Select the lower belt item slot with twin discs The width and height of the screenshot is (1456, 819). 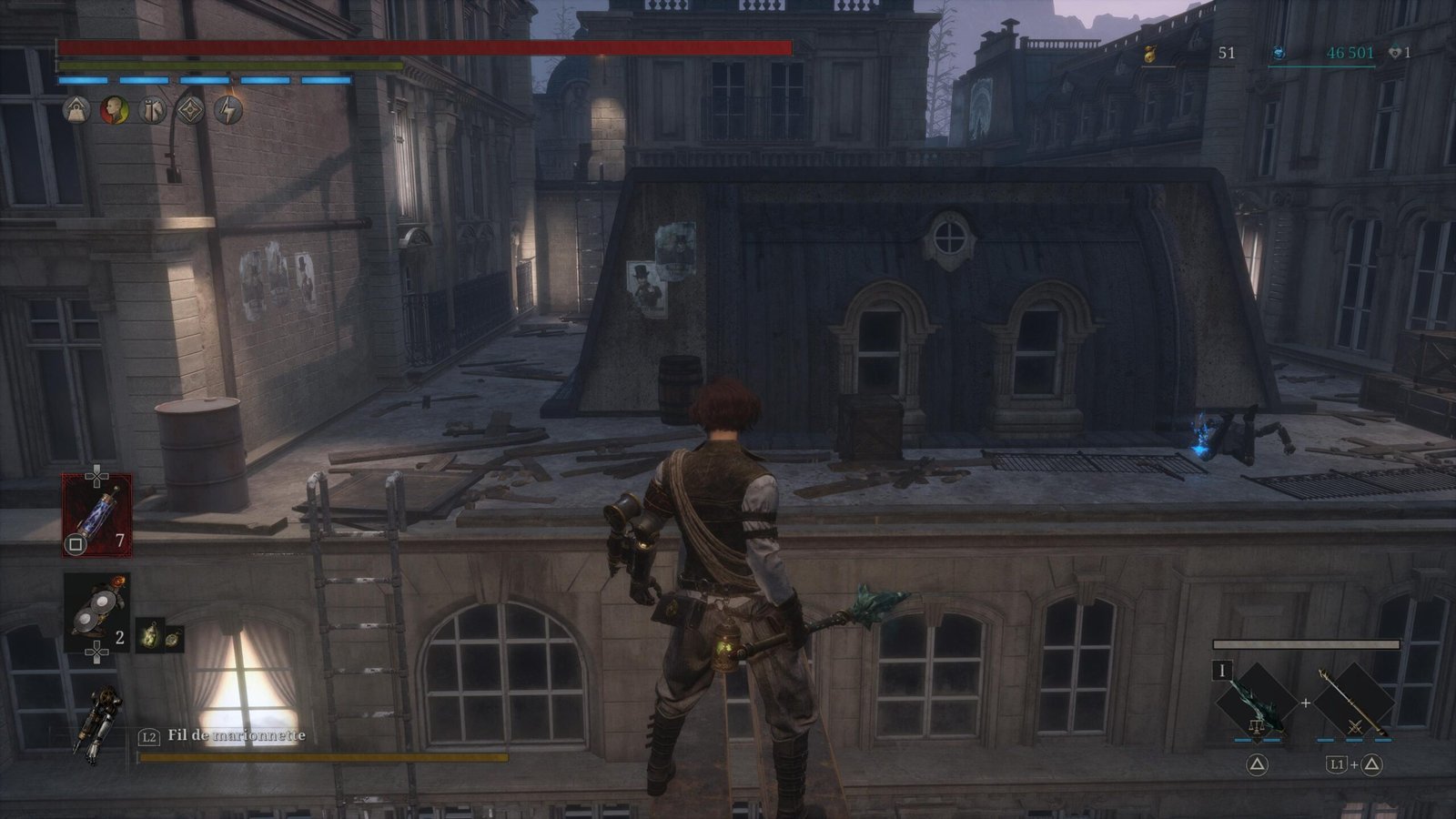[96, 612]
